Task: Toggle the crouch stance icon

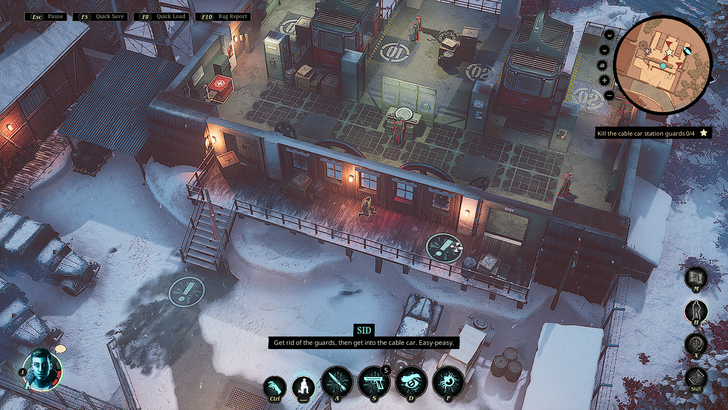Action: (x=302, y=386)
